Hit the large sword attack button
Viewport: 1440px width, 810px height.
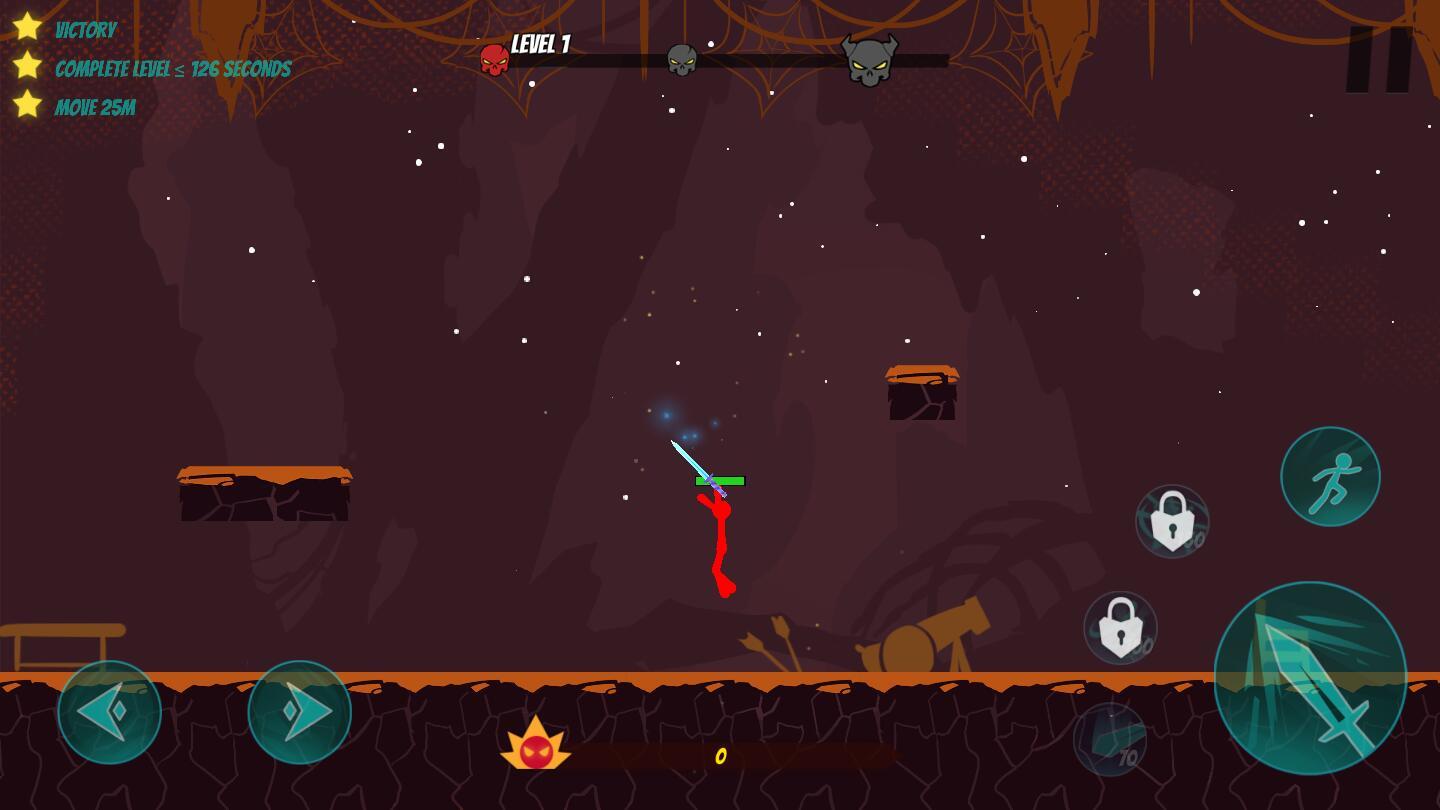(x=1310, y=678)
